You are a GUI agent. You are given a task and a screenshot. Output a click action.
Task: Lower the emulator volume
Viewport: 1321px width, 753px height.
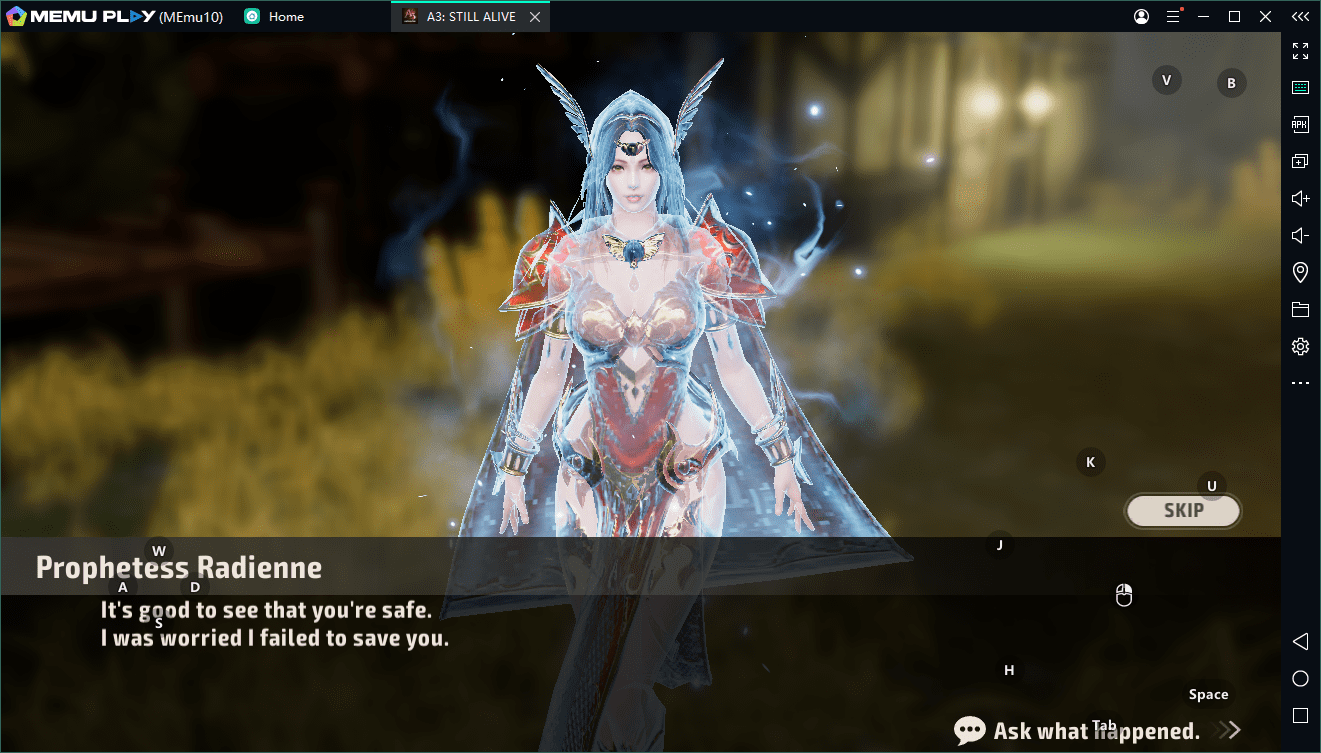coord(1300,236)
